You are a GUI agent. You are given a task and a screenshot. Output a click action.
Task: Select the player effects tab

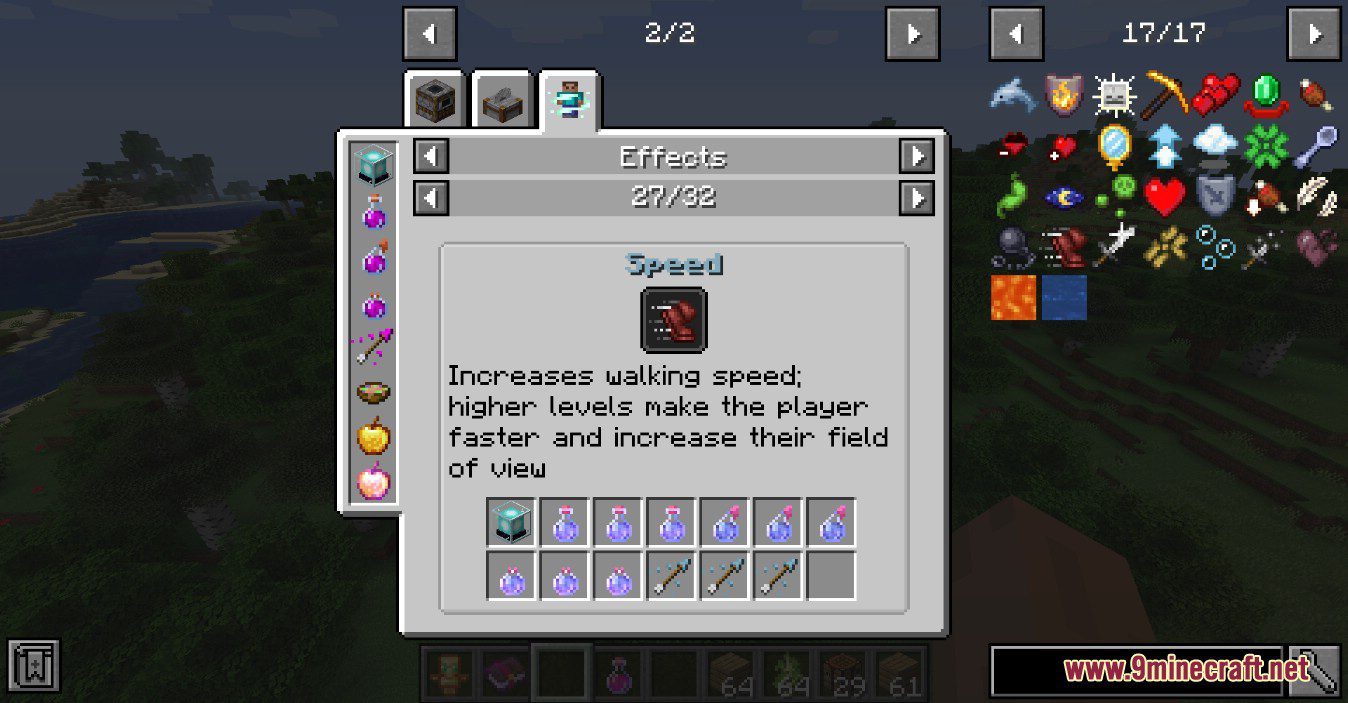(x=569, y=100)
